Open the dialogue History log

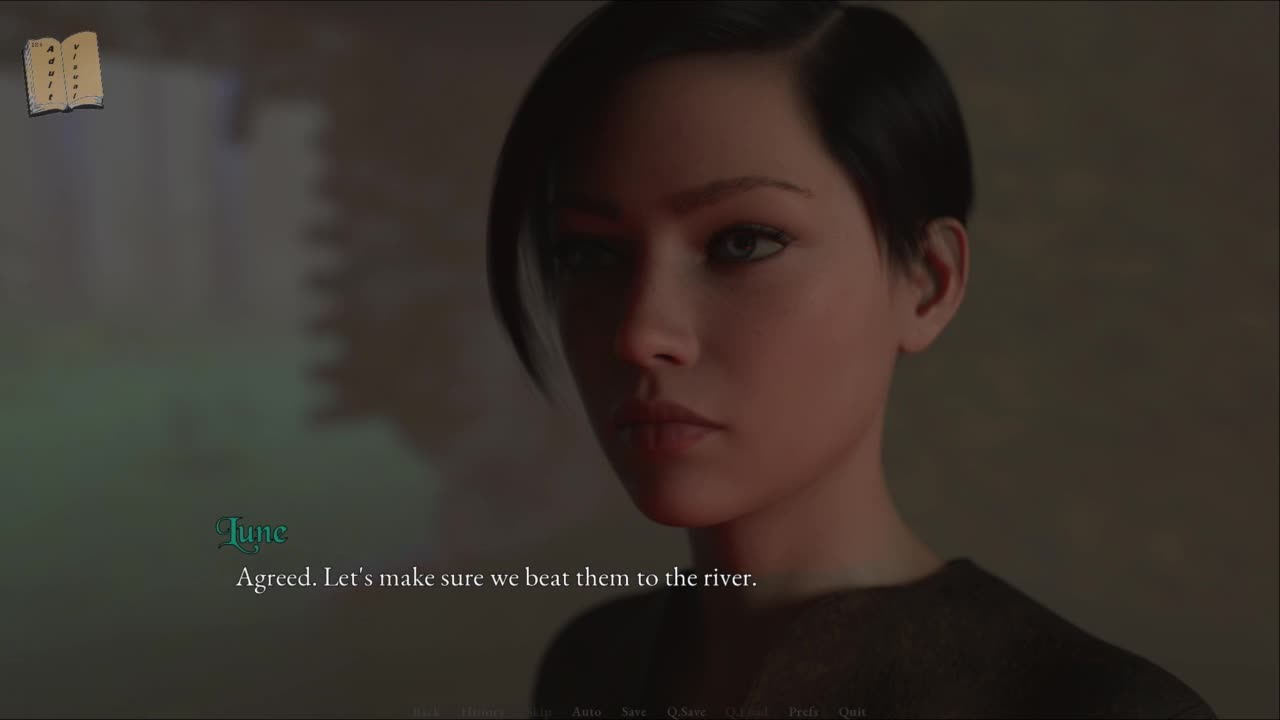[x=482, y=712]
